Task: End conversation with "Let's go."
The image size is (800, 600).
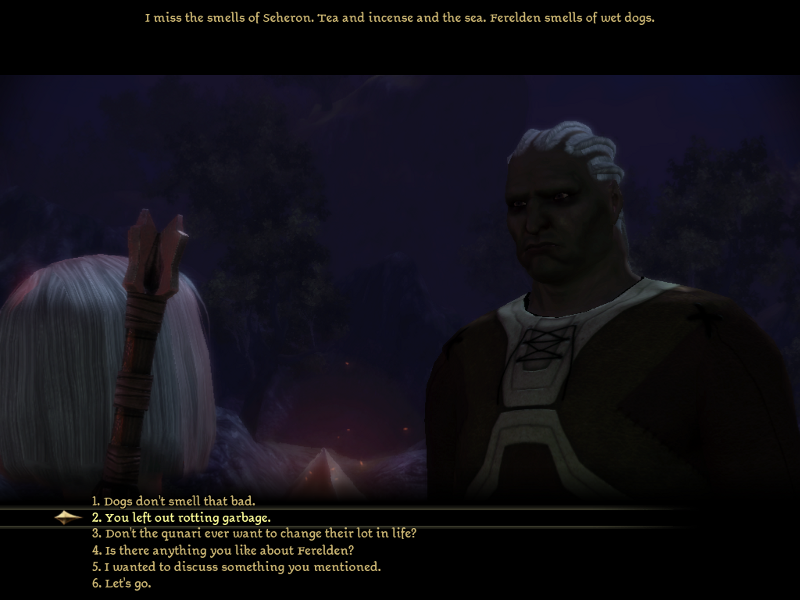Action: [x=121, y=583]
